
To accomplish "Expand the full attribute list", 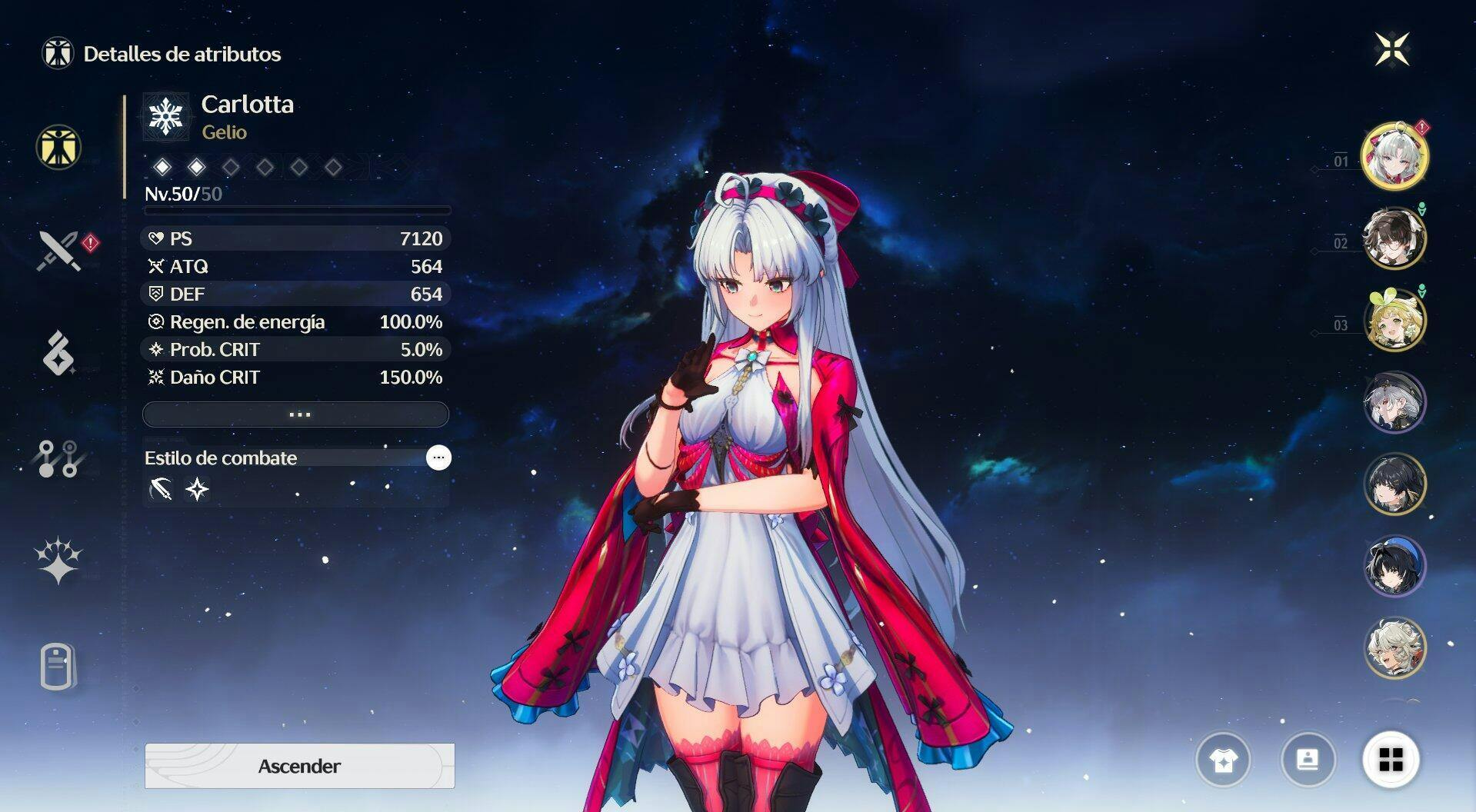I will pyautogui.click(x=296, y=414).
